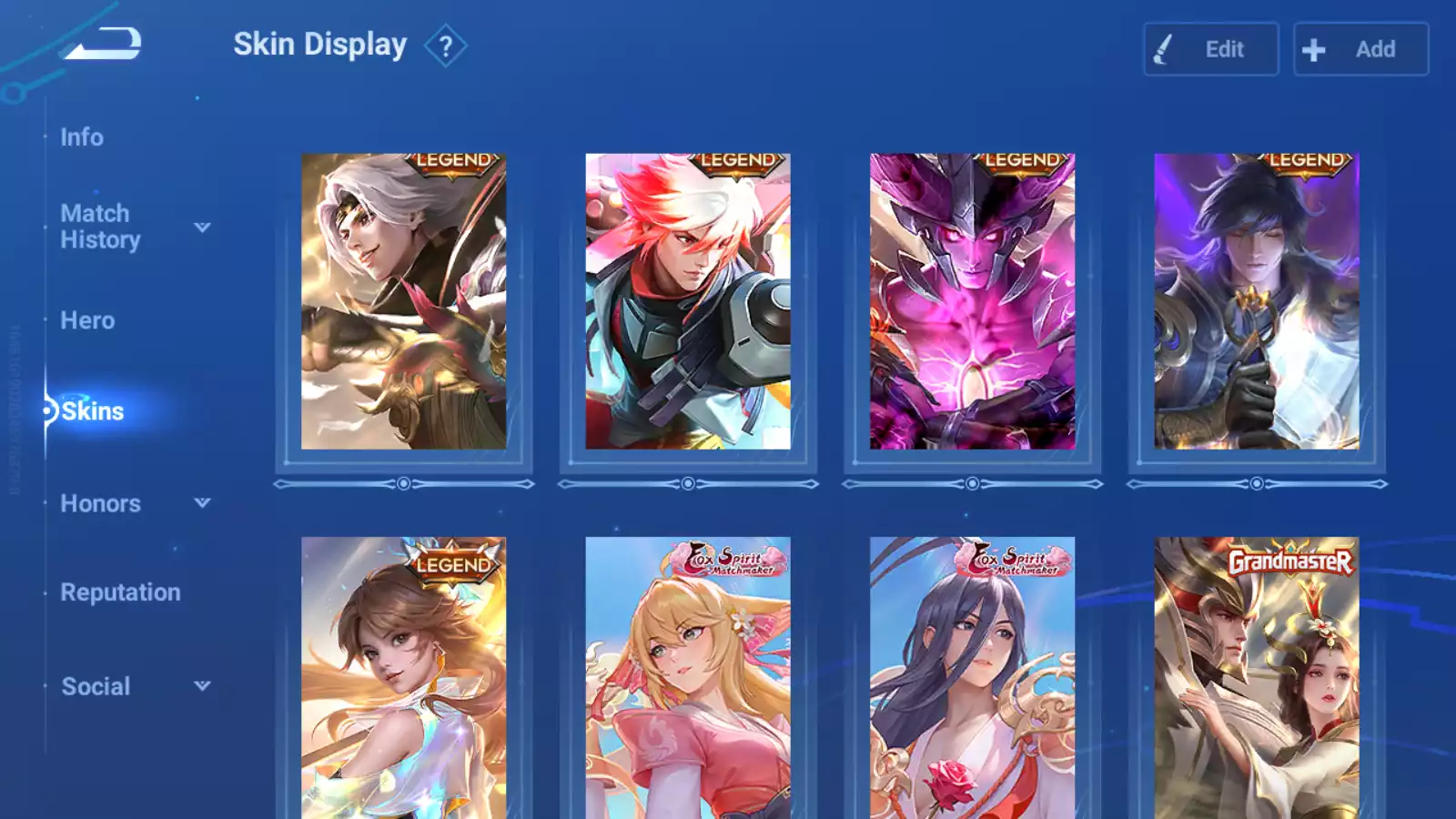The image size is (1456, 819).
Task: View the Reputation tab
Action: point(120,592)
